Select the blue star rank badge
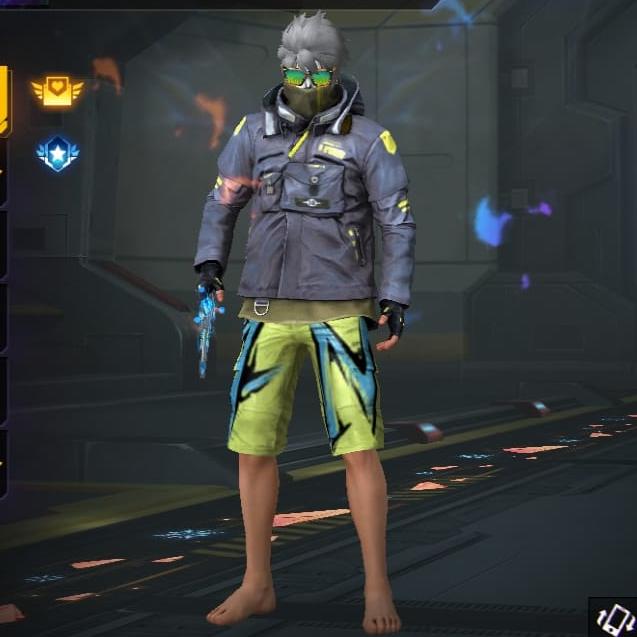637x637 pixels. [57, 153]
